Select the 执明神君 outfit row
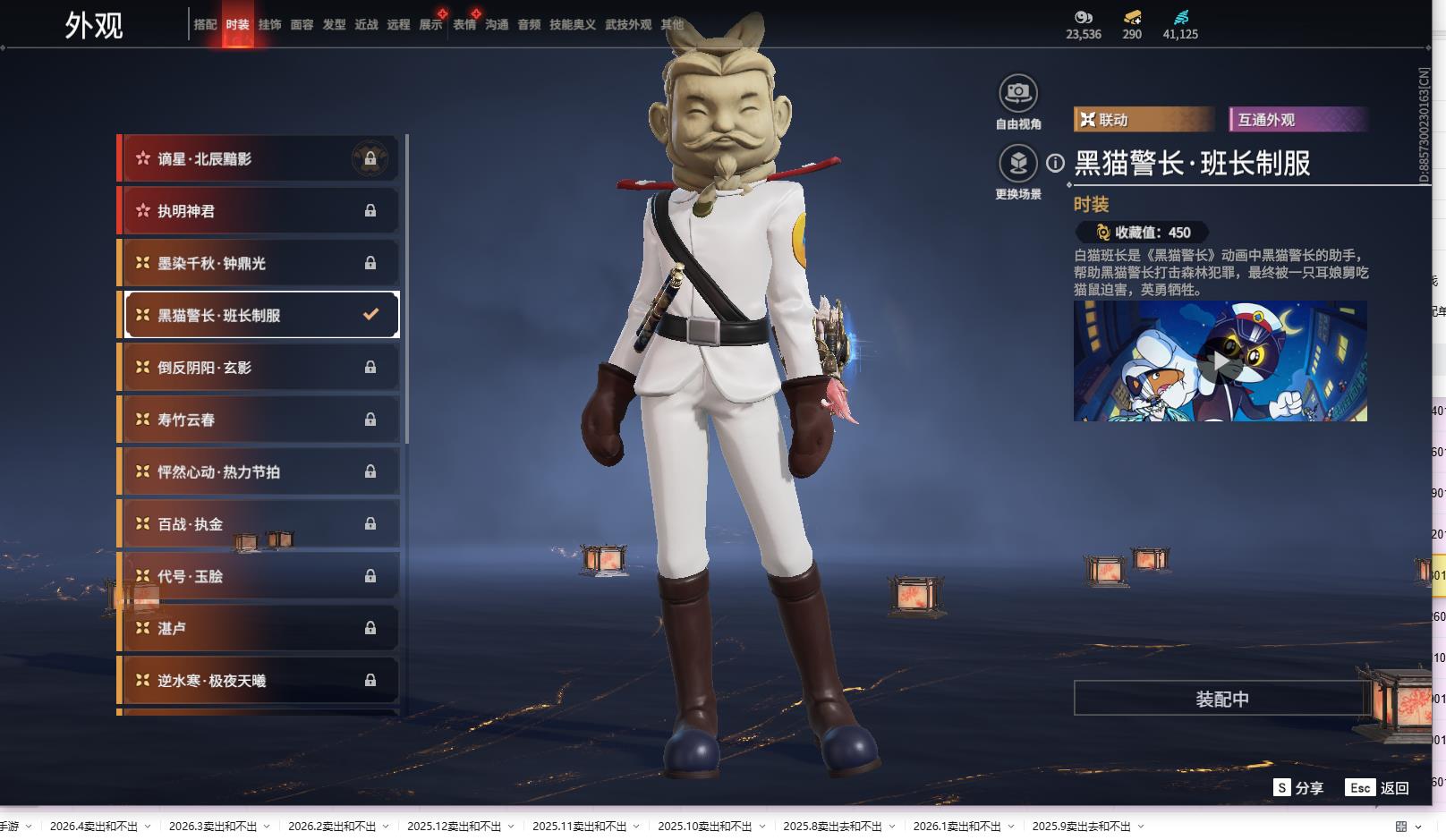Image resolution: width=1446 pixels, height=840 pixels. coord(259,211)
